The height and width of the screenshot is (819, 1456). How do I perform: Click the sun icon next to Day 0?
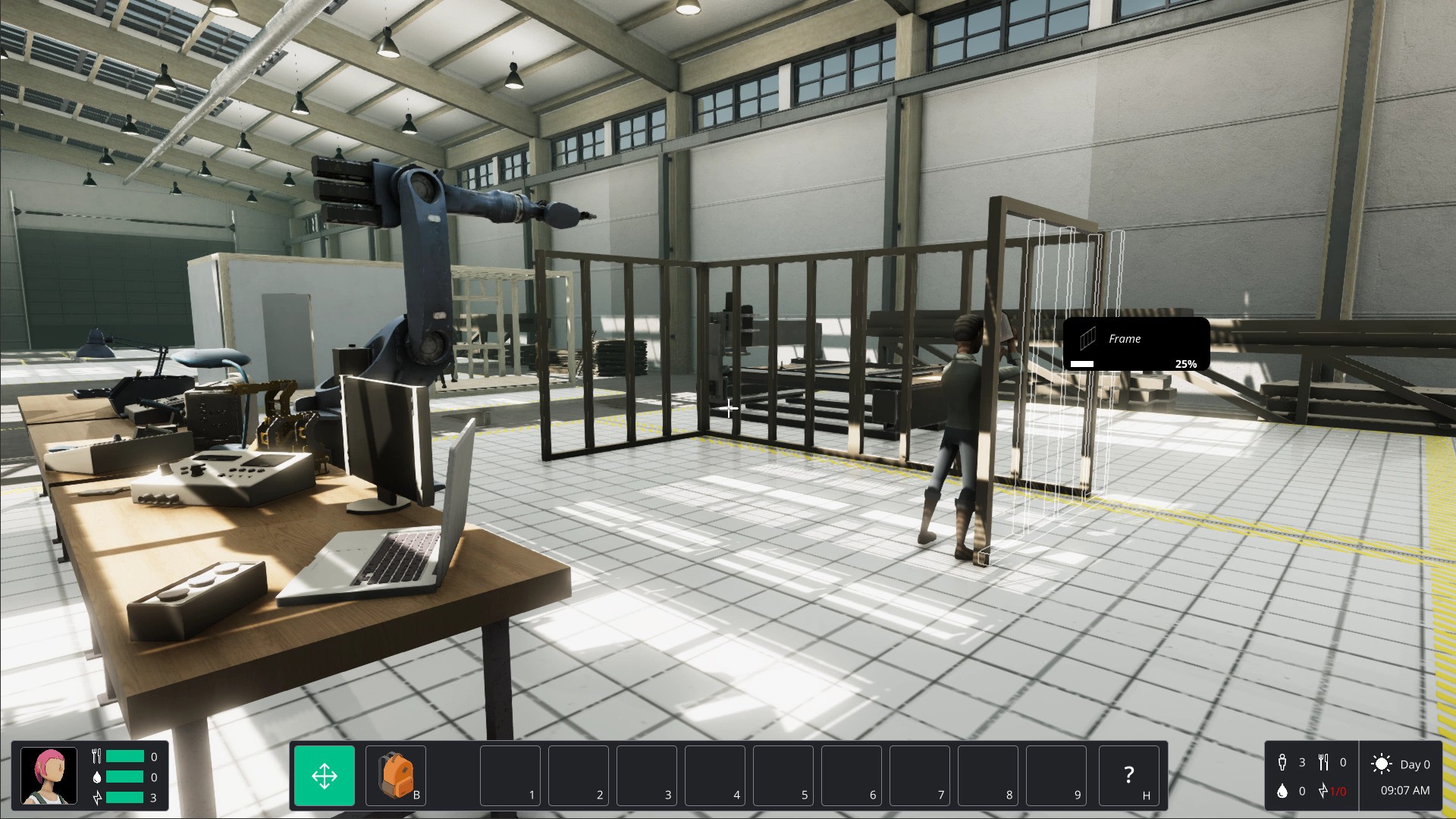(x=1382, y=764)
